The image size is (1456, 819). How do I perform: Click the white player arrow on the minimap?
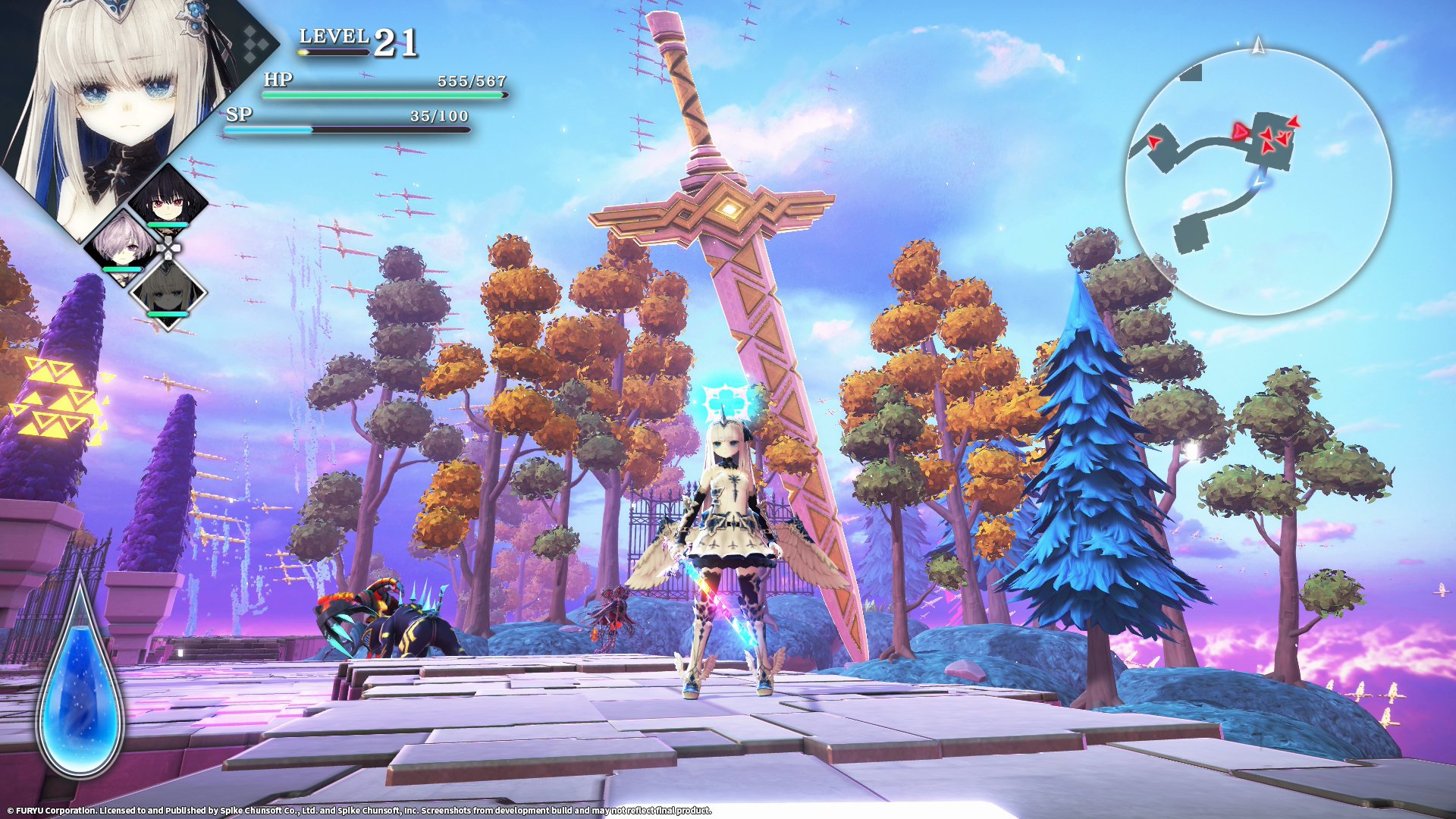1259,182
